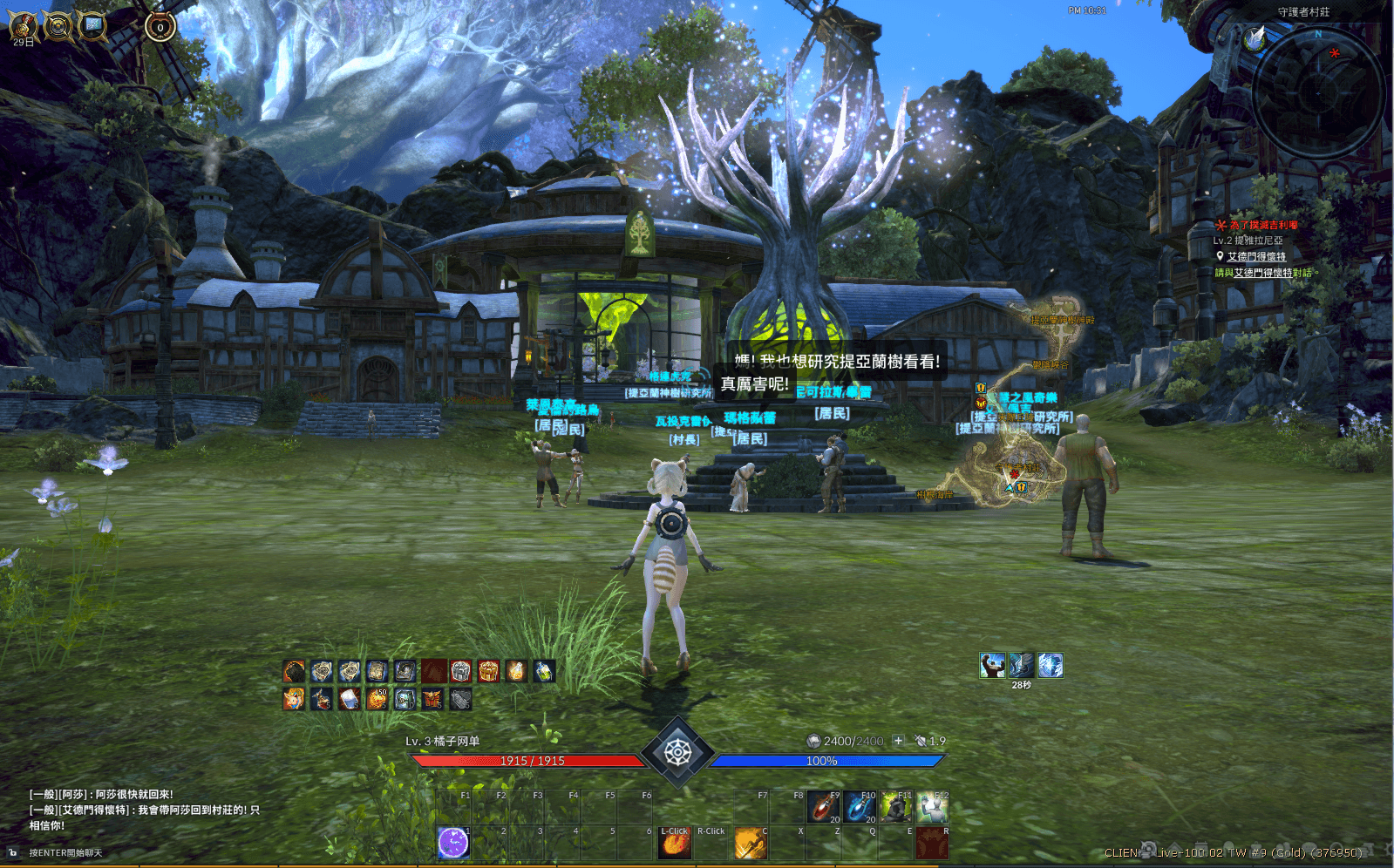The width and height of the screenshot is (1394, 868).
Task: Use the green potion bottle item
Action: coord(544,671)
